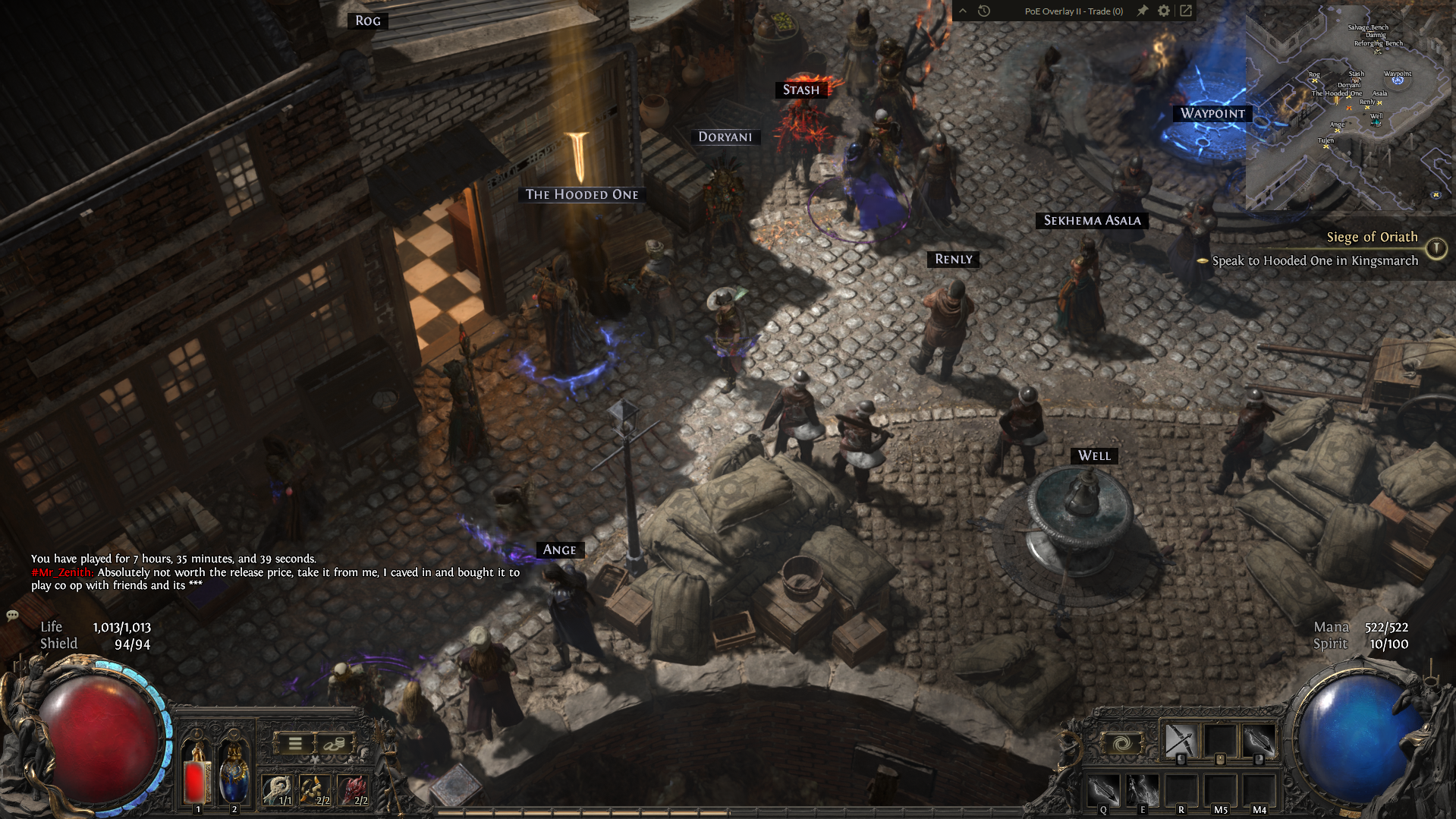This screenshot has width=1456, height=819.
Task: Click the Mr_Zenith name in chat
Action: [x=62, y=572]
